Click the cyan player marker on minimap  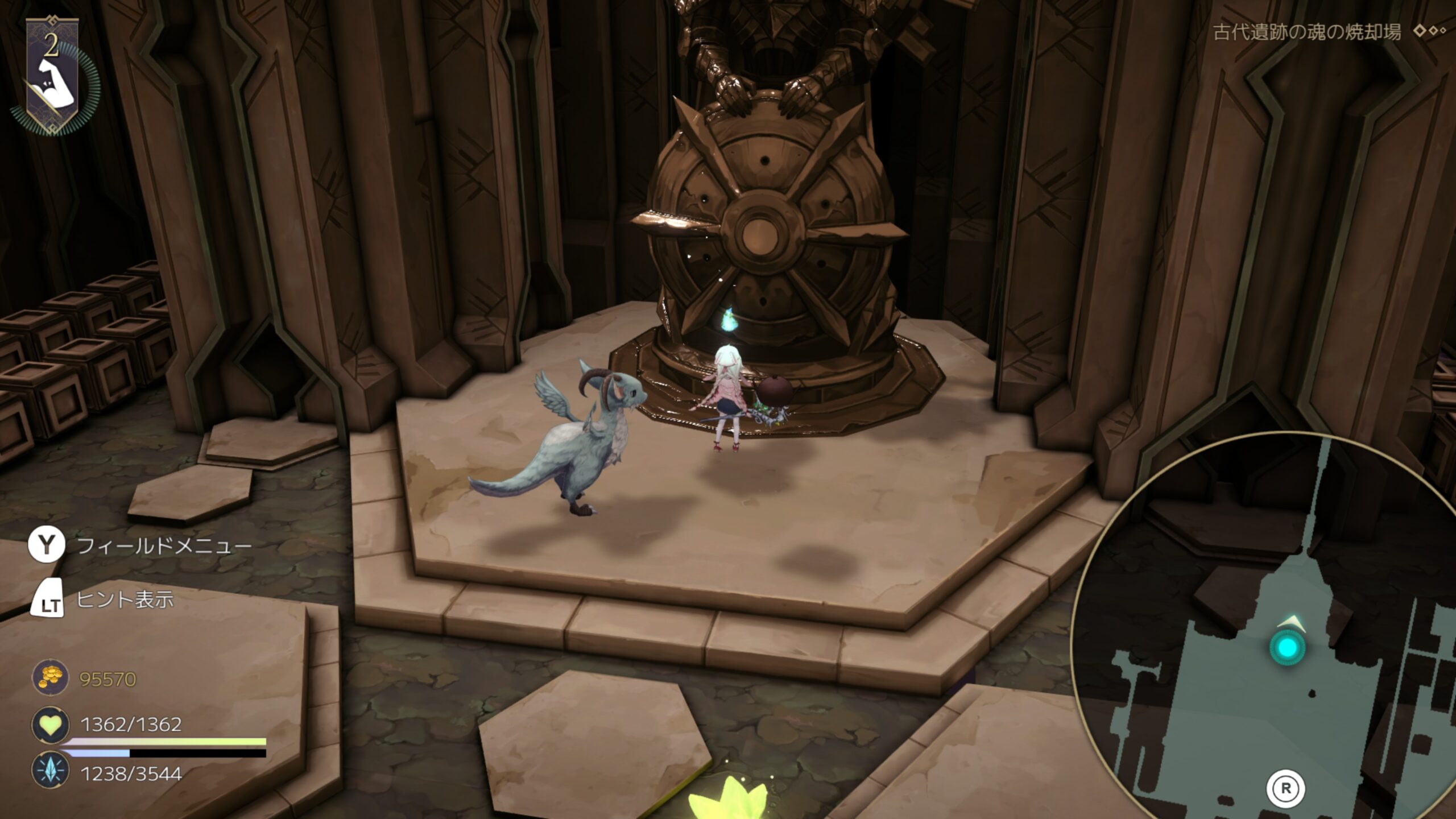[1288, 647]
